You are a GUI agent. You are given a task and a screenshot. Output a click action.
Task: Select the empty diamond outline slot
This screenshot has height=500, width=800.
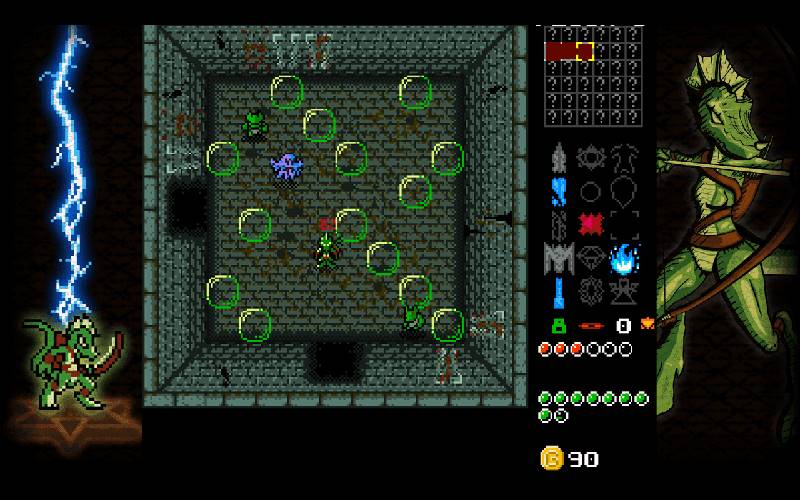click(x=591, y=257)
